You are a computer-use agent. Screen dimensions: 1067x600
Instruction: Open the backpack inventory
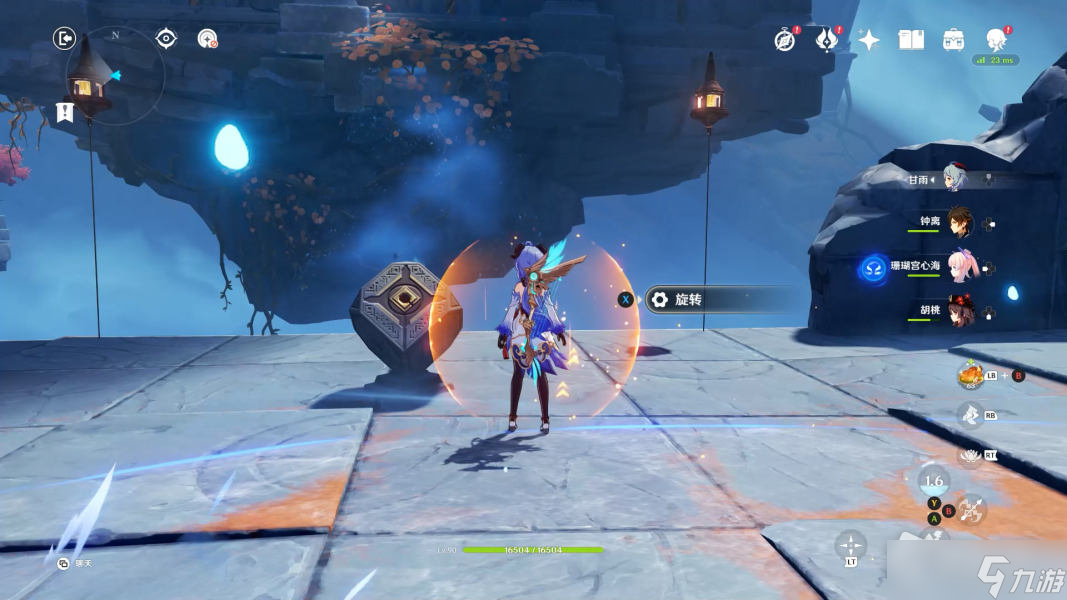pos(953,40)
